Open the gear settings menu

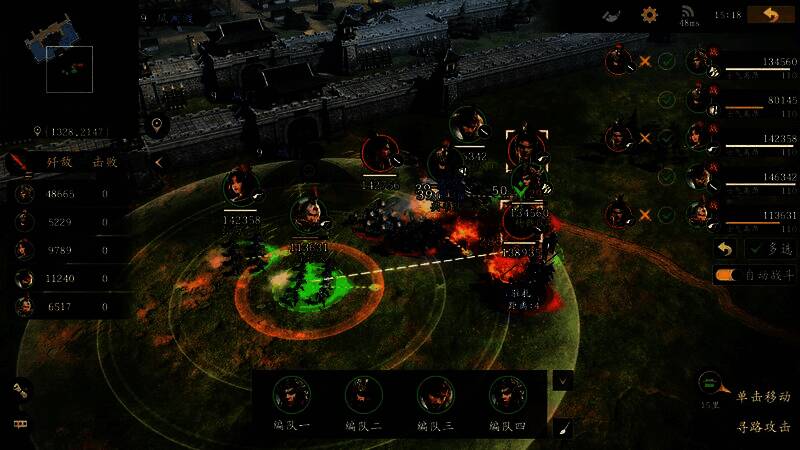pyautogui.click(x=649, y=15)
